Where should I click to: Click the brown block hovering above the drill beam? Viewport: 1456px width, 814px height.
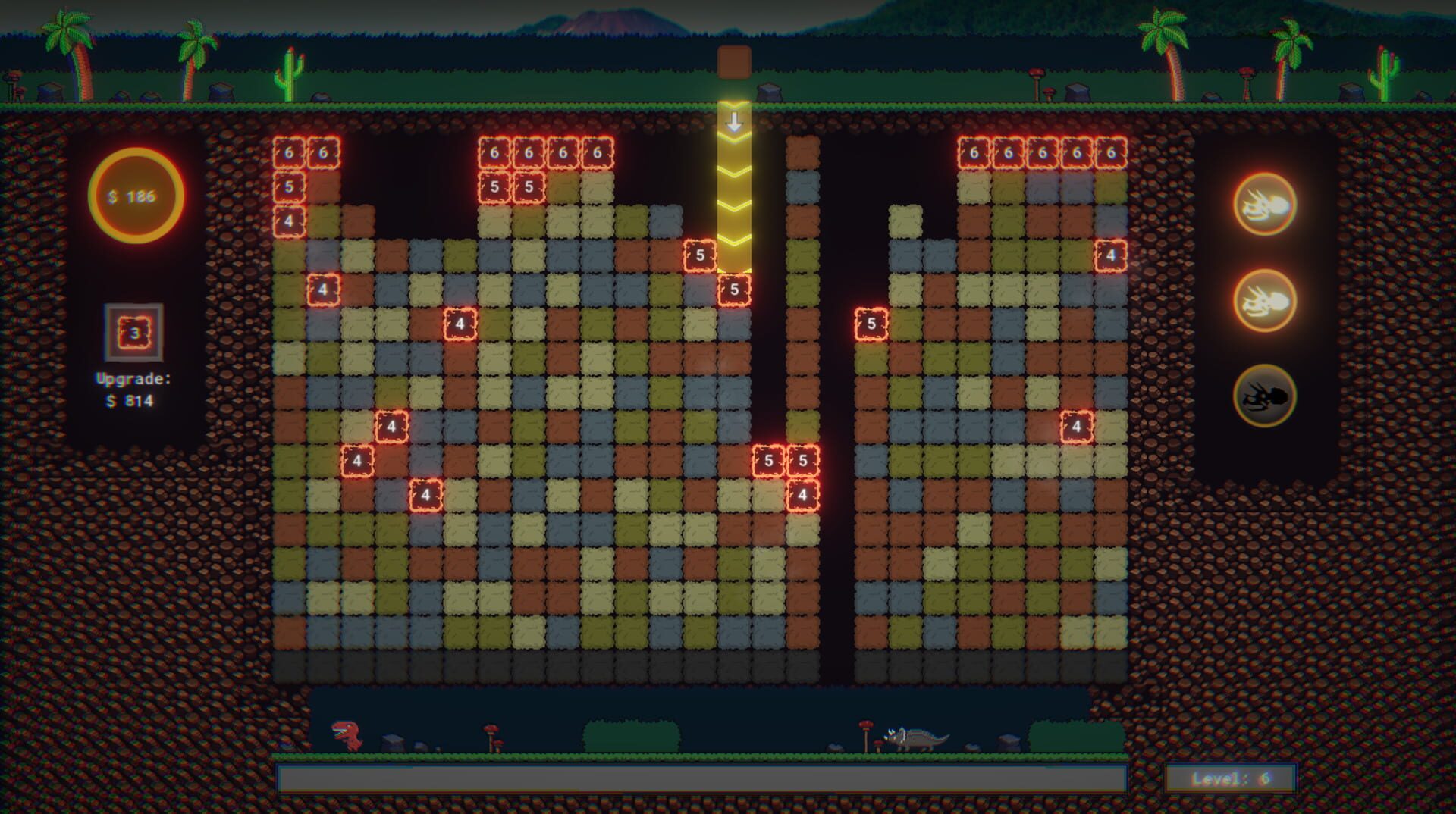tap(733, 62)
